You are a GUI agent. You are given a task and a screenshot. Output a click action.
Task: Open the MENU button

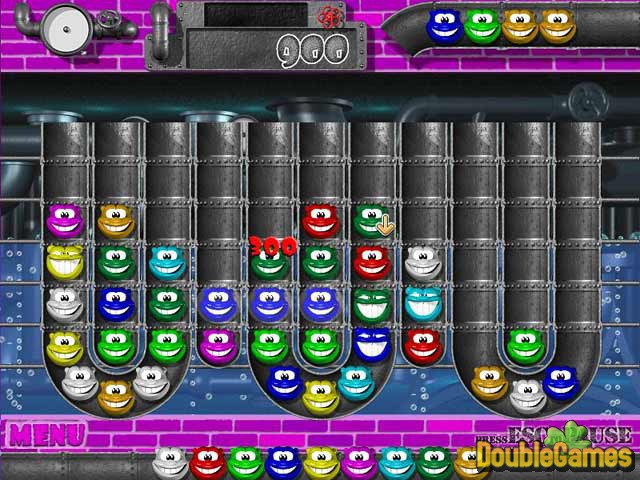[47, 436]
